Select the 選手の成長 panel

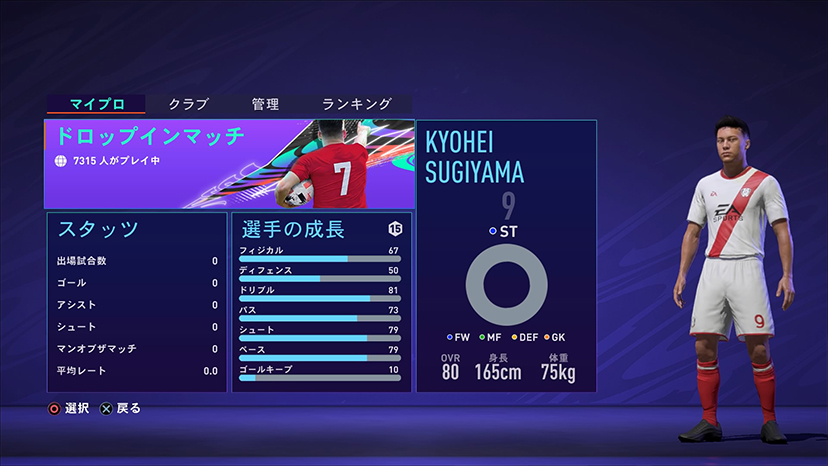pyautogui.click(x=321, y=300)
